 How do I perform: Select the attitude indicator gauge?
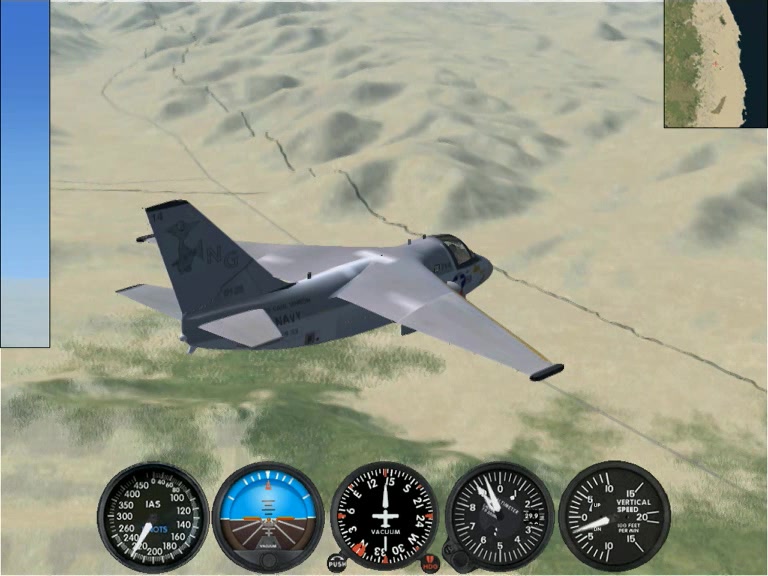coord(268,515)
